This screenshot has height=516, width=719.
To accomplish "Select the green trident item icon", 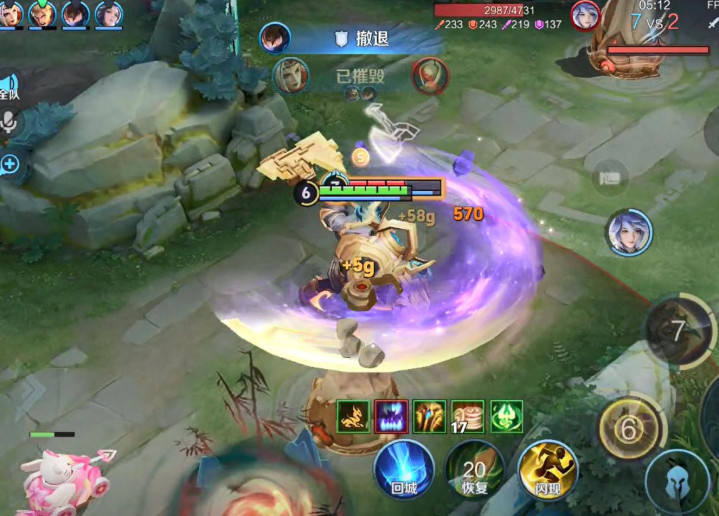I will (506, 416).
